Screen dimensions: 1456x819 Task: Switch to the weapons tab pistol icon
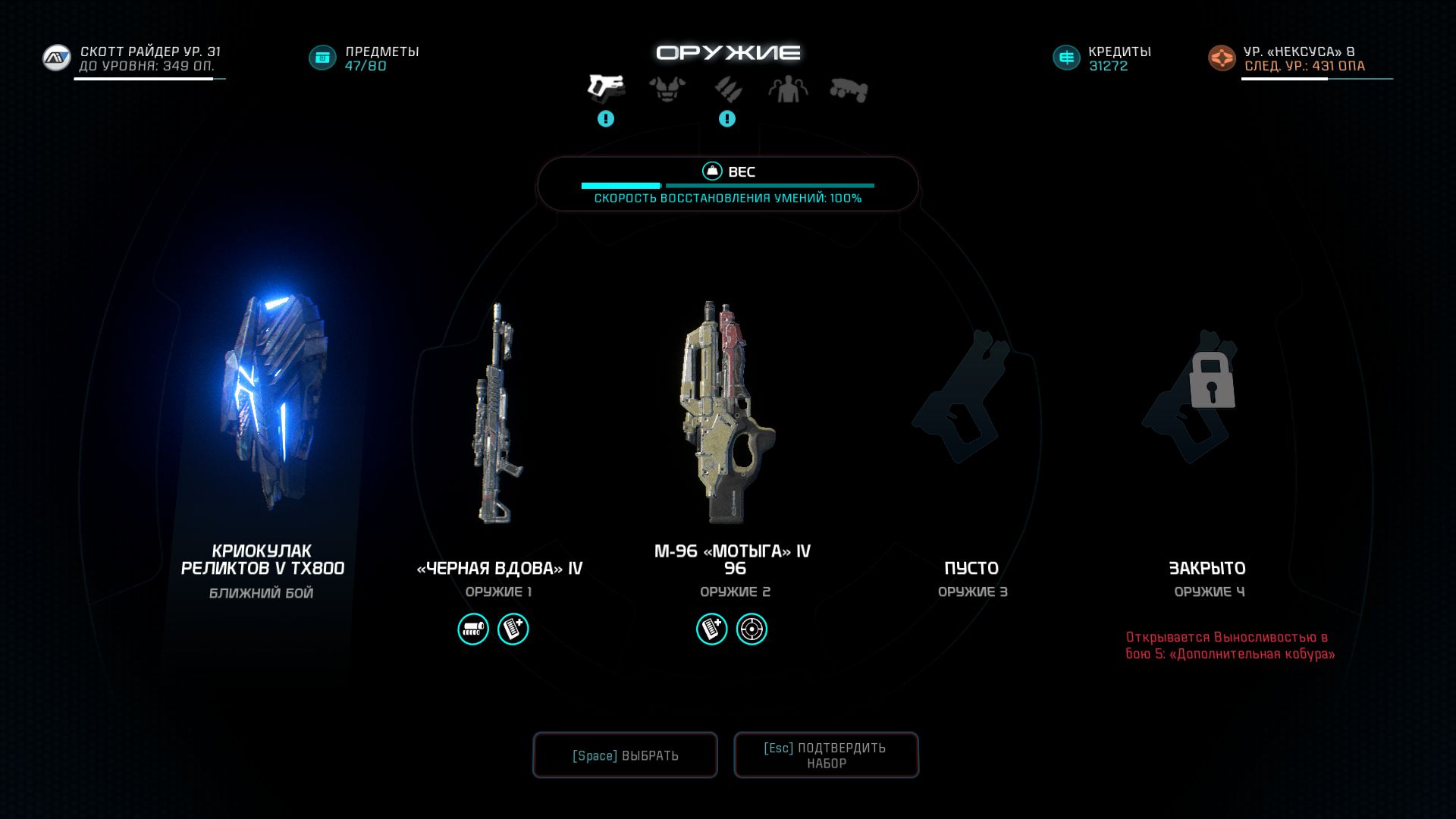click(606, 88)
